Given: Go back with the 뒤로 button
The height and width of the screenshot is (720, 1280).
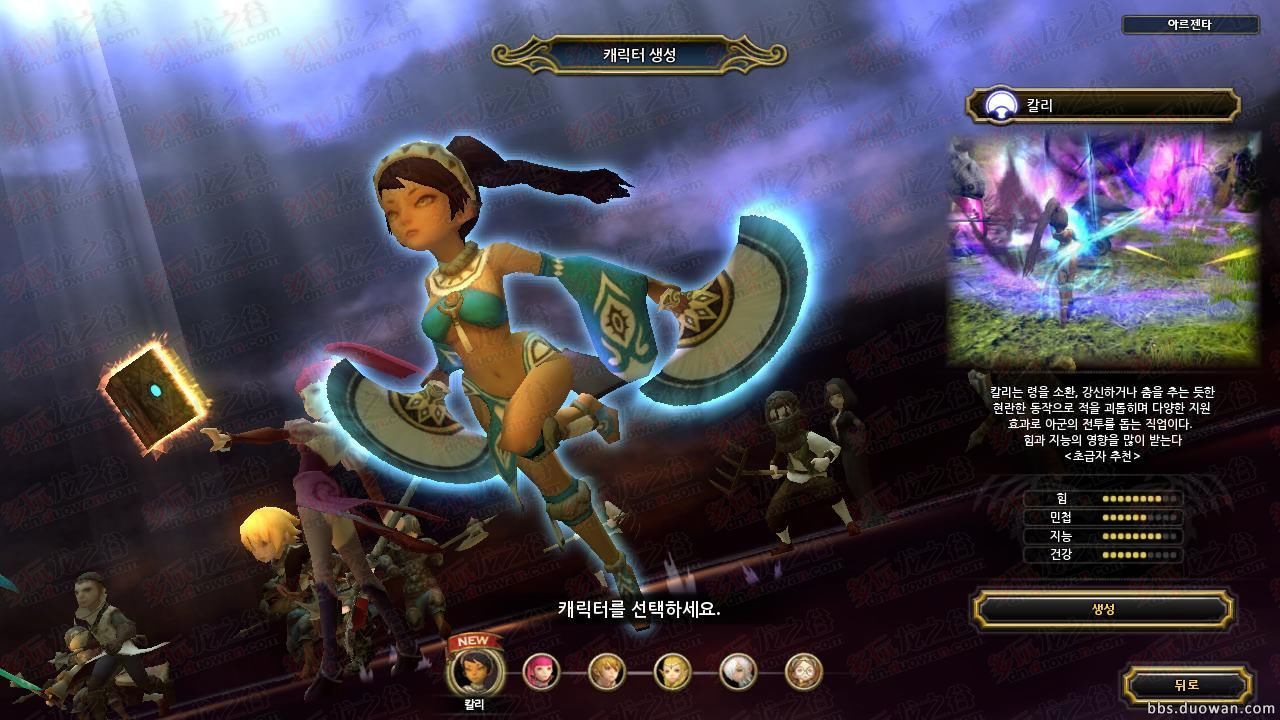Looking at the screenshot, I should (1186, 685).
